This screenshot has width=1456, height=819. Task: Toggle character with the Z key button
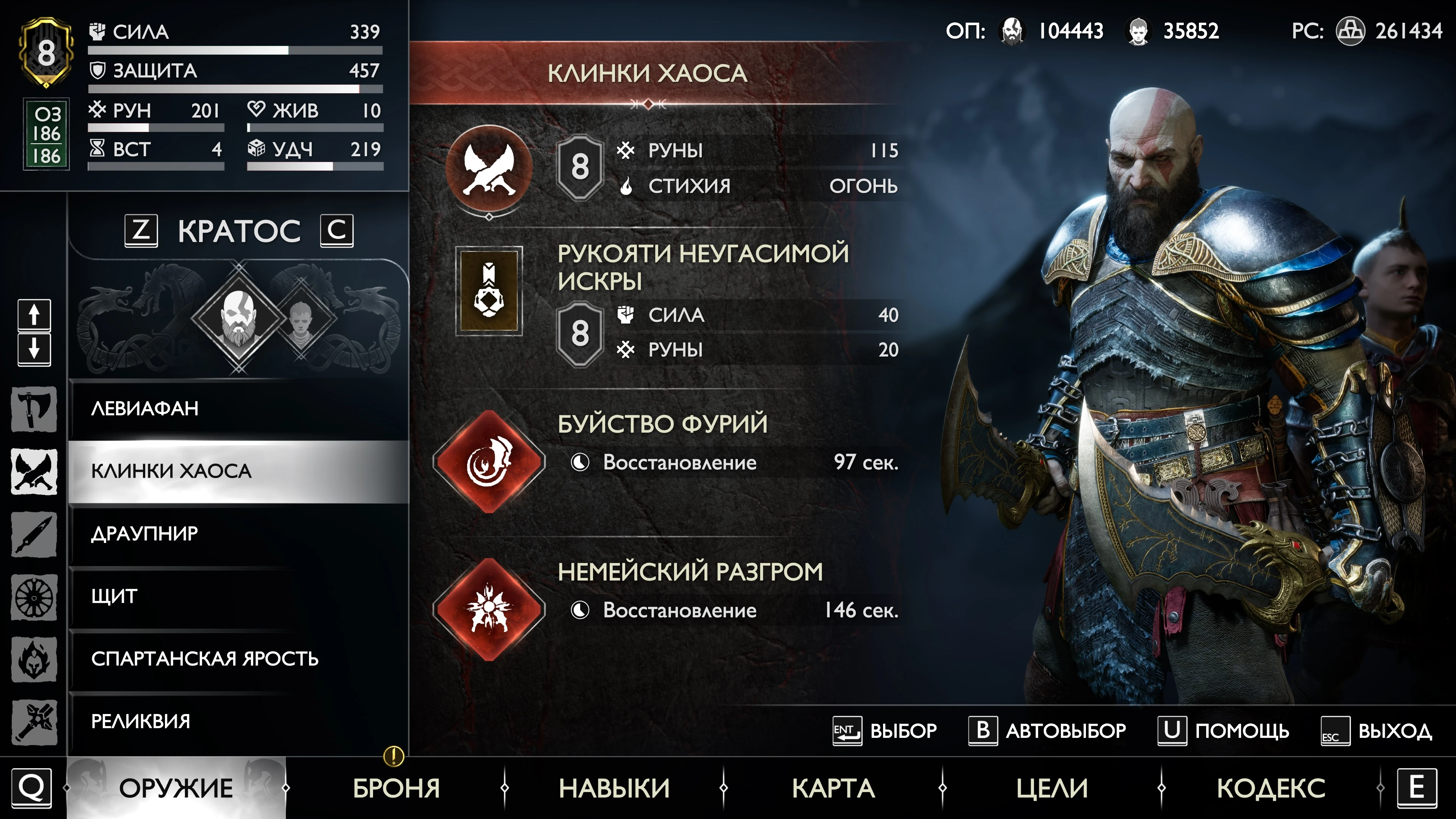pyautogui.click(x=142, y=231)
